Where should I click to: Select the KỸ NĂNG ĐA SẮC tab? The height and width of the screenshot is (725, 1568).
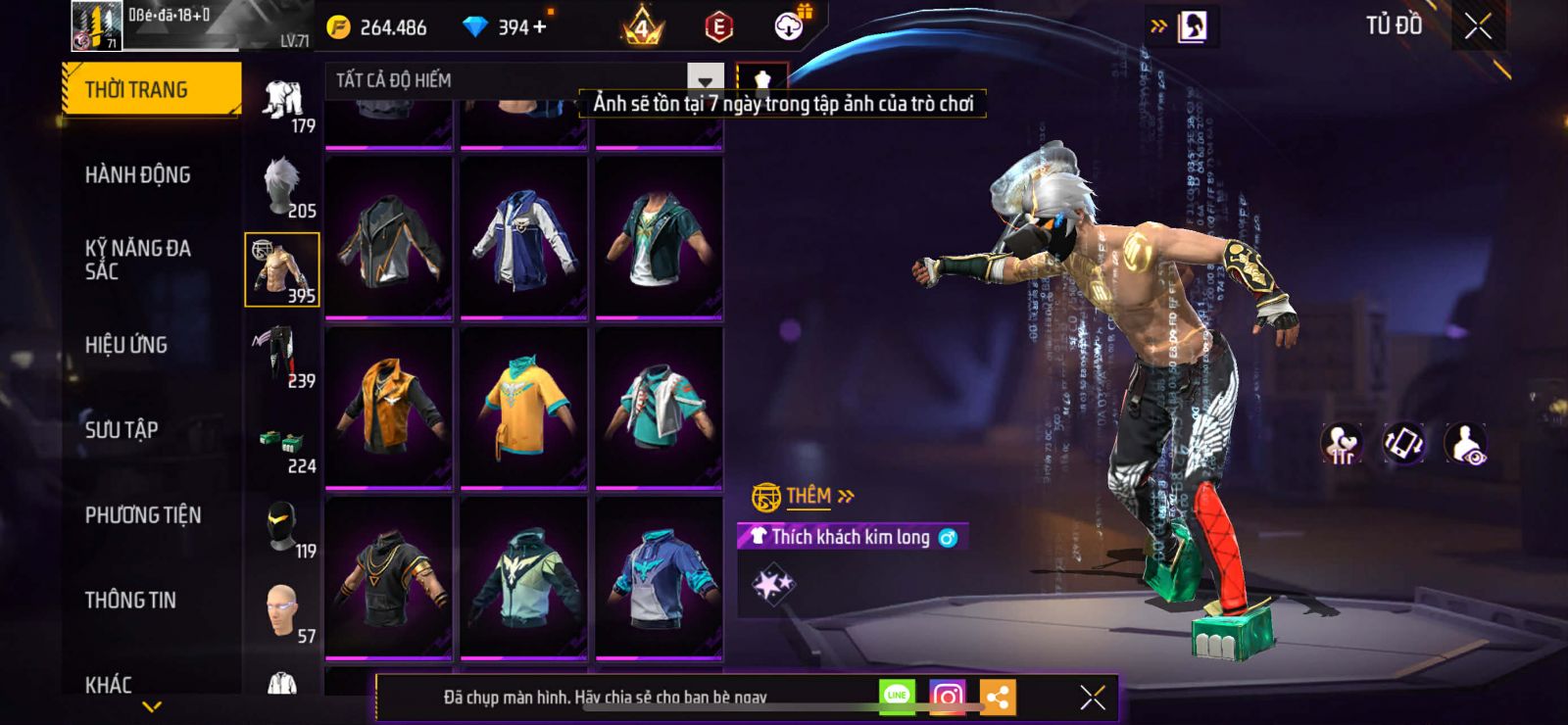pyautogui.click(x=138, y=260)
